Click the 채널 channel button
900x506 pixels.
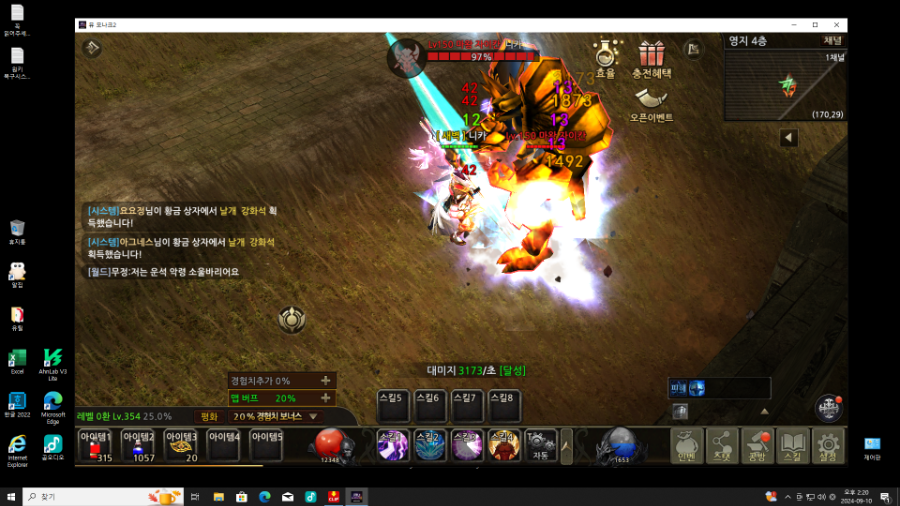(832, 41)
